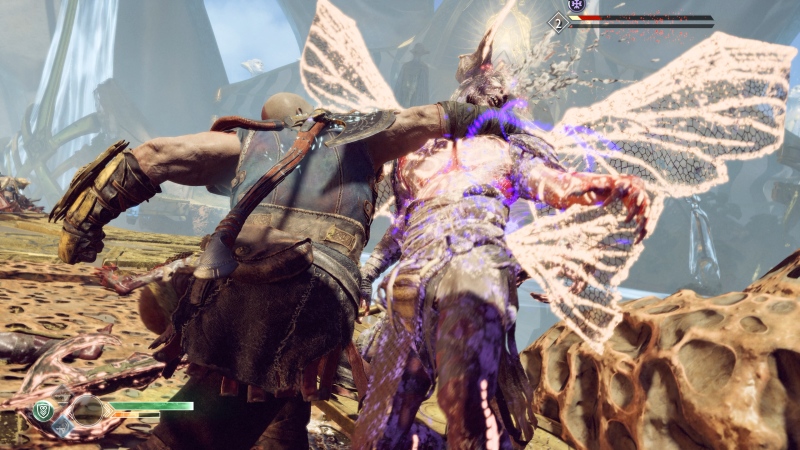Select the green shield talisman icon

point(43,410)
